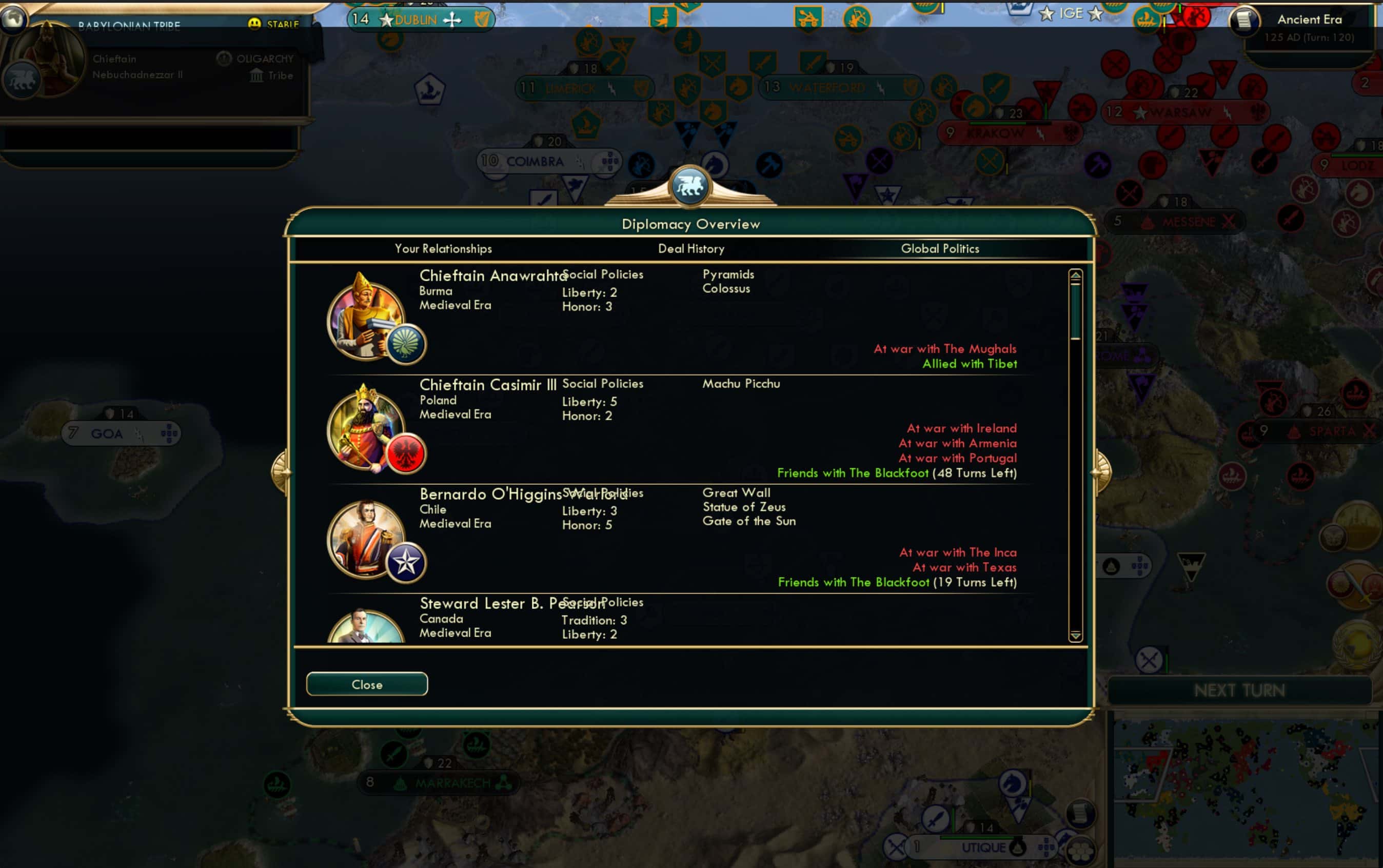Click the Oligarchy government icon
The height and width of the screenshot is (868, 1383).
(224, 57)
